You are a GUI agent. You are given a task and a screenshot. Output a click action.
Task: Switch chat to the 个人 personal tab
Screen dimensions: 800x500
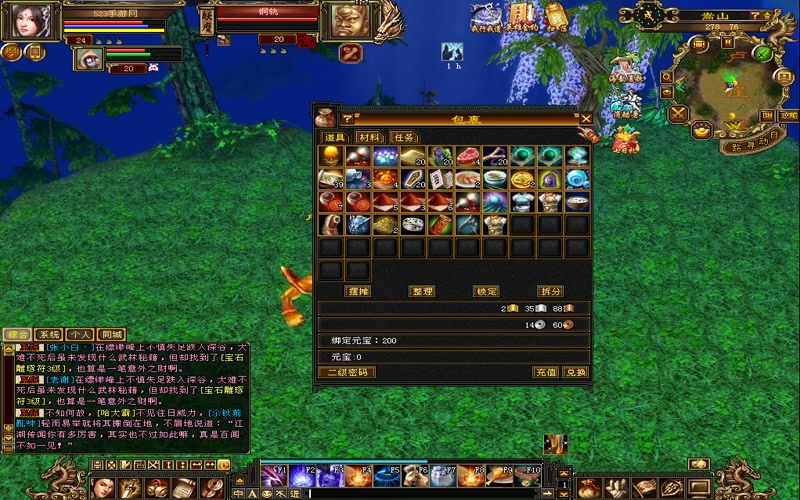pos(80,334)
